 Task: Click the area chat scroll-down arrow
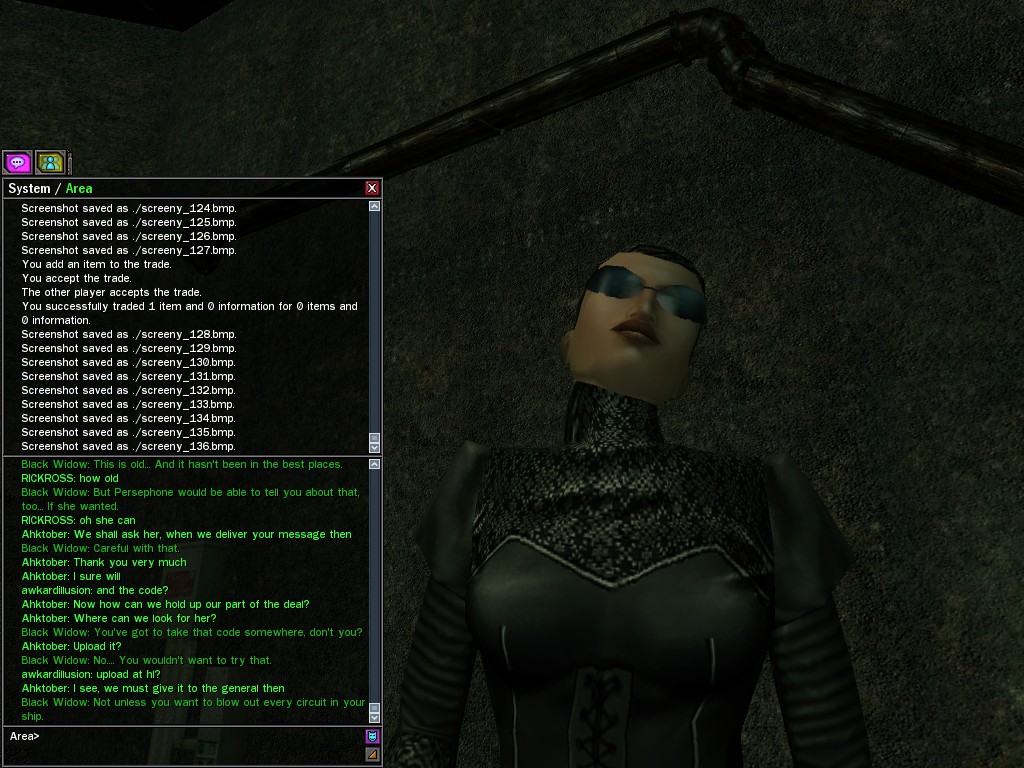click(x=375, y=717)
